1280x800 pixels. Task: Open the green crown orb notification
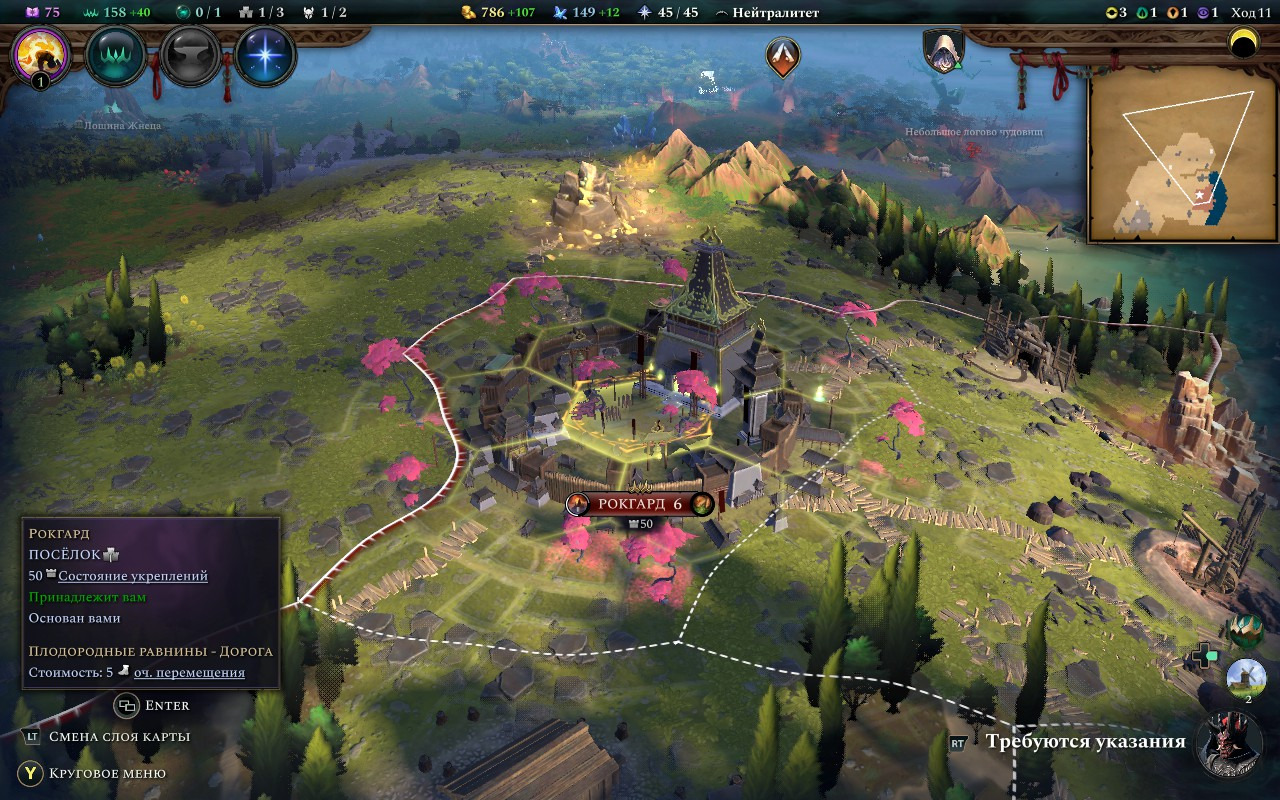point(1245,630)
